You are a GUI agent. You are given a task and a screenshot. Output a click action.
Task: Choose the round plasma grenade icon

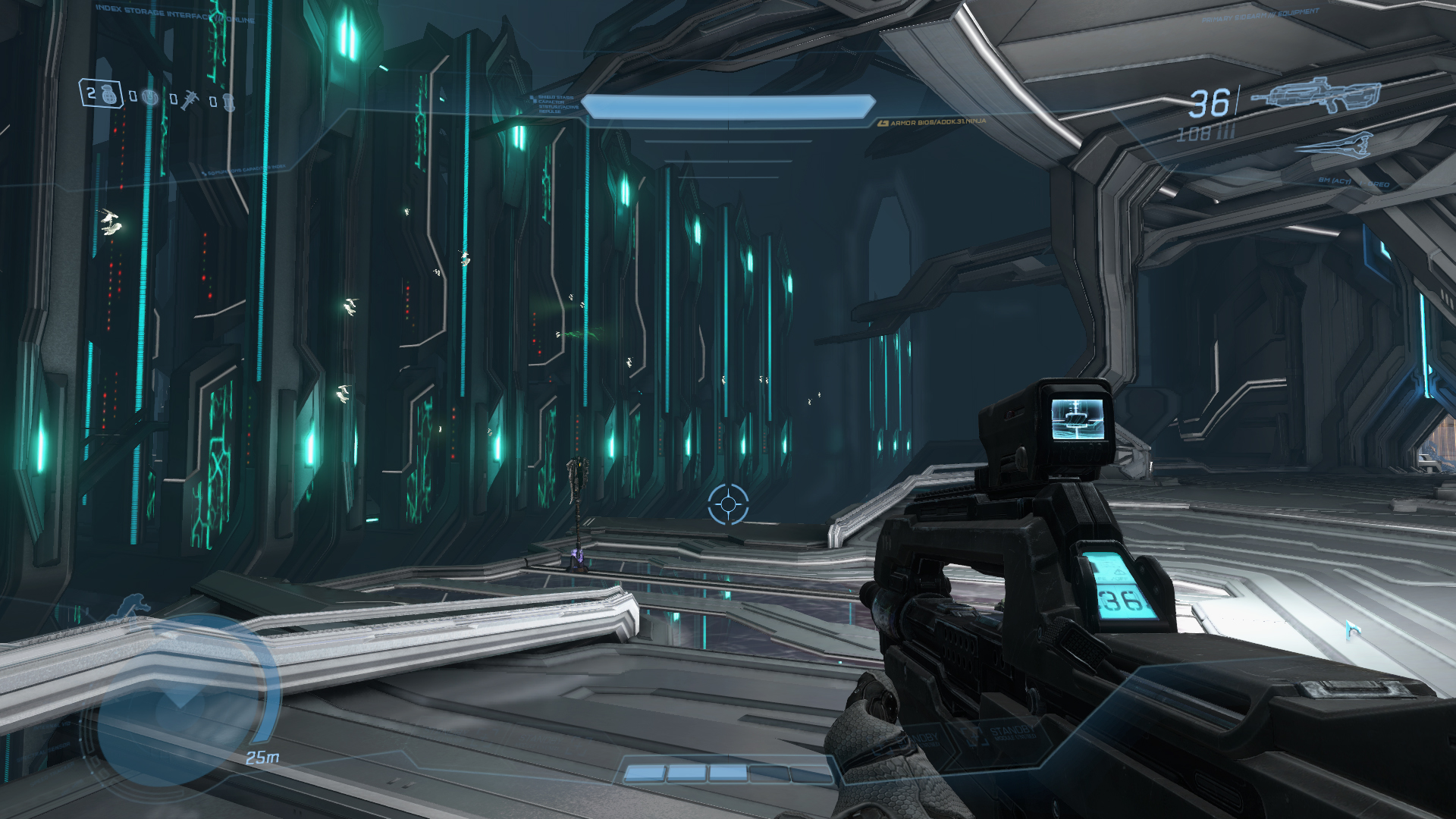(x=151, y=98)
